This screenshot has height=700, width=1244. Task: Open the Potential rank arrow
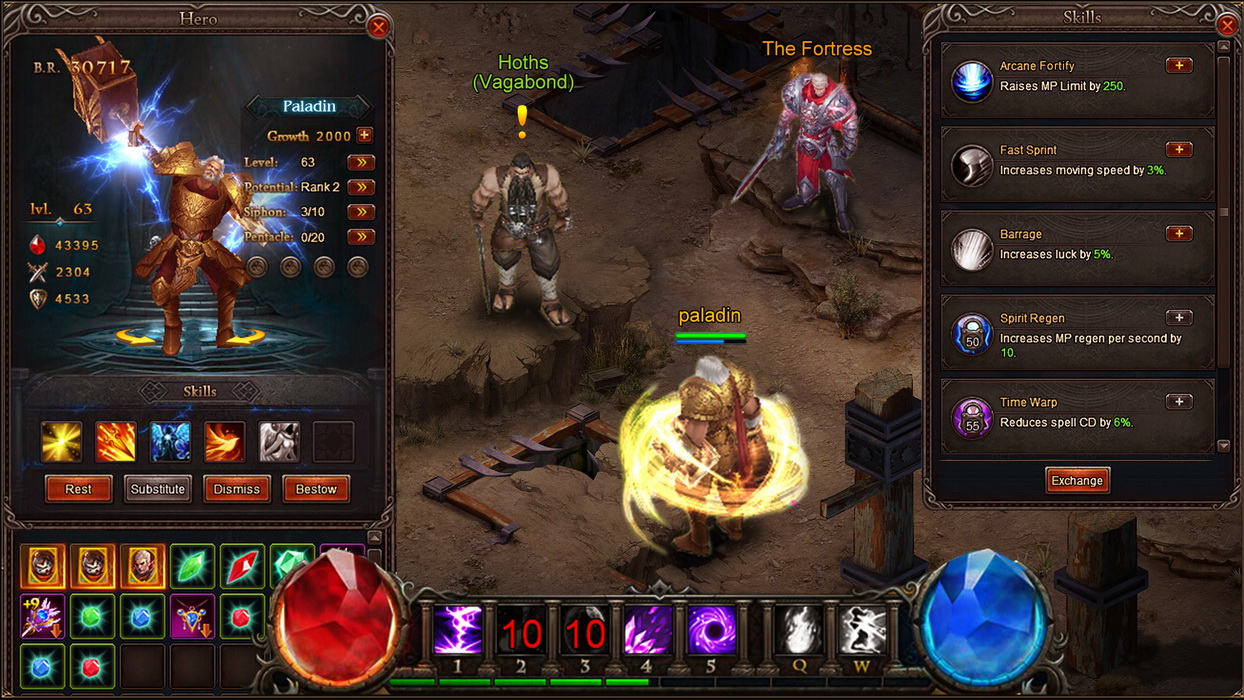(x=360, y=187)
